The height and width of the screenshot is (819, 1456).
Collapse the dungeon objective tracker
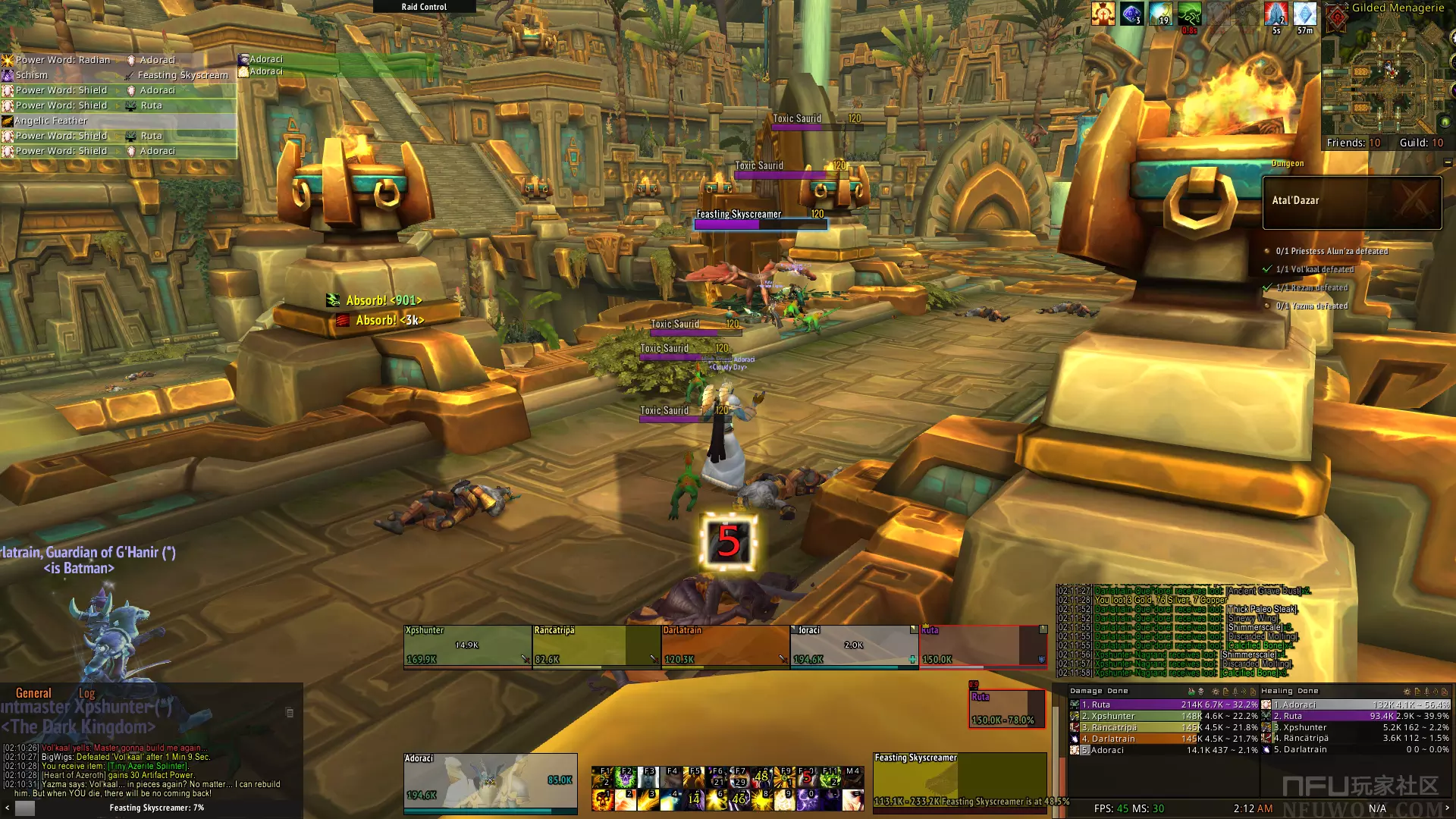point(1448,162)
